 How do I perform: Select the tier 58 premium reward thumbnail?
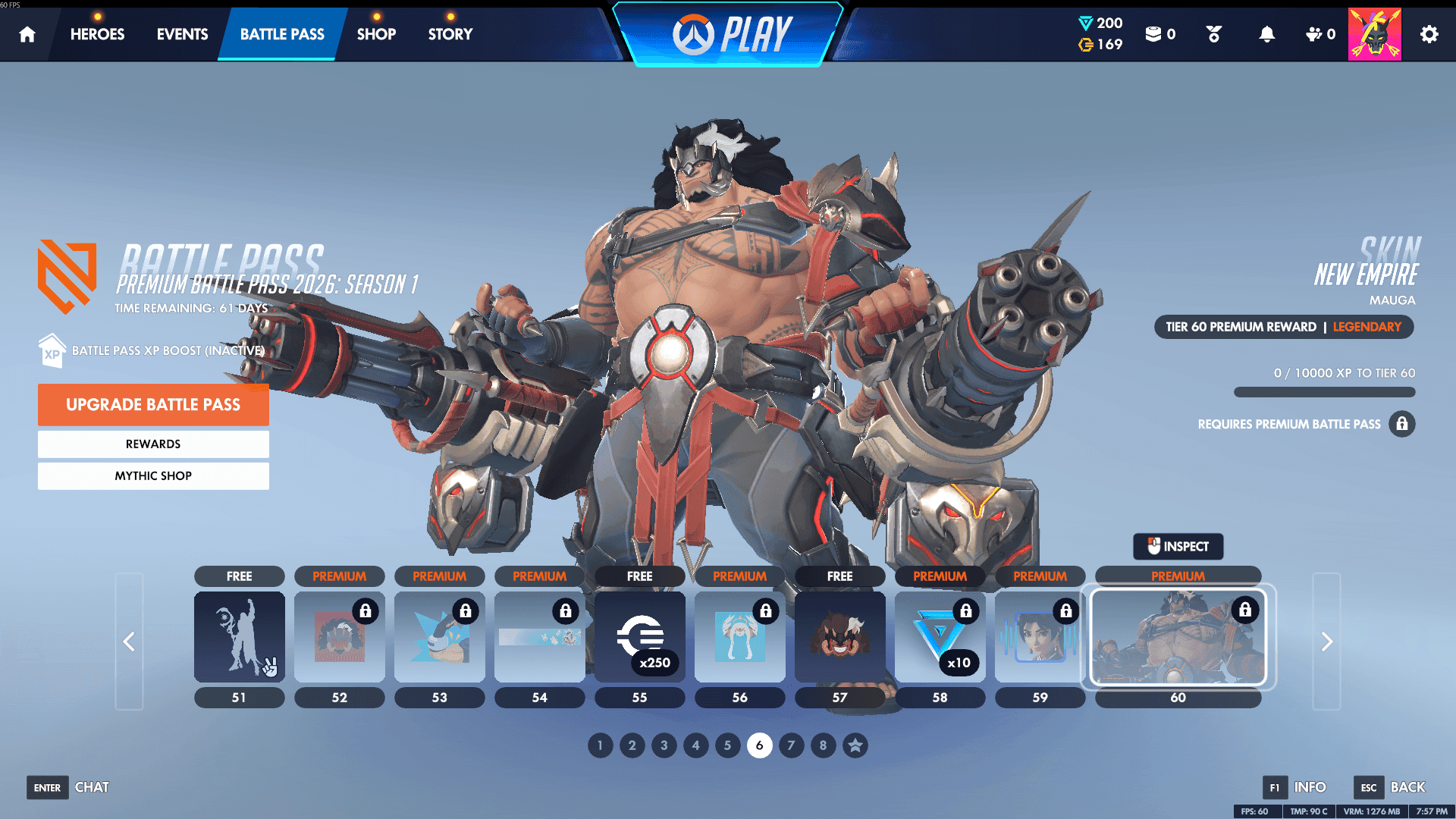tap(940, 637)
